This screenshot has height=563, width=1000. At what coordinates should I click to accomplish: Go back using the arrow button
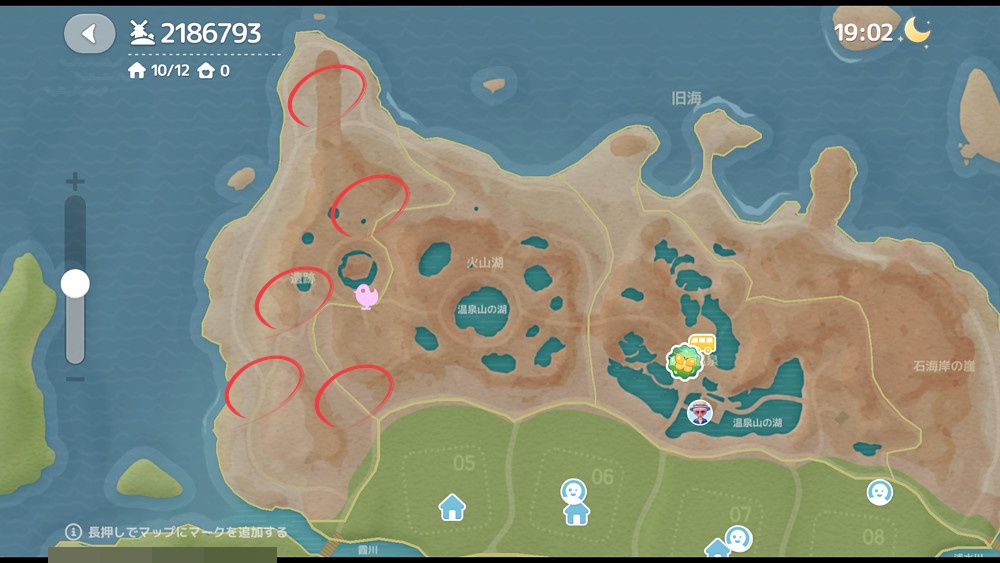90,34
